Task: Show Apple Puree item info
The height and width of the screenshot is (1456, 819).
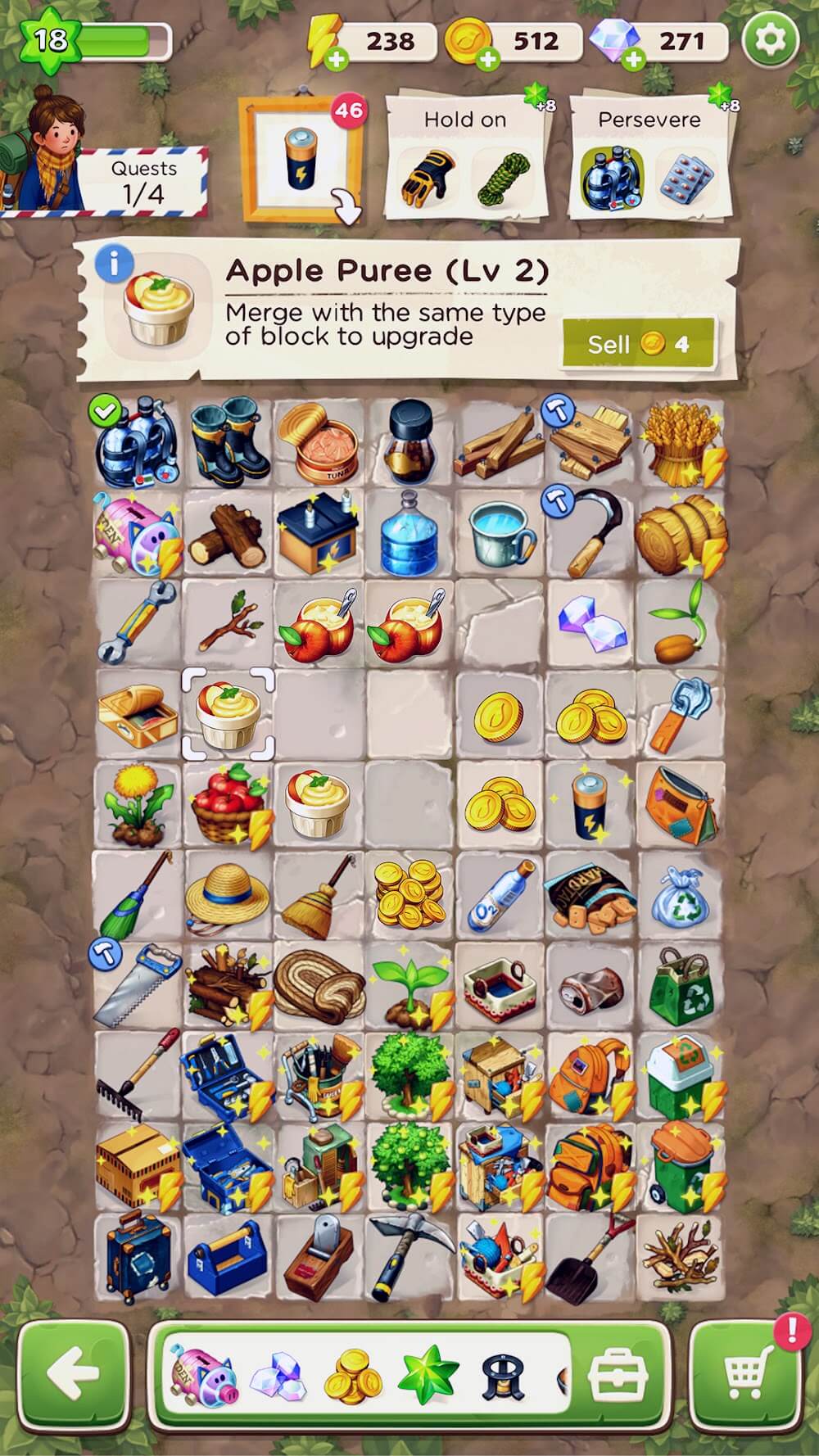Action: click(113, 264)
